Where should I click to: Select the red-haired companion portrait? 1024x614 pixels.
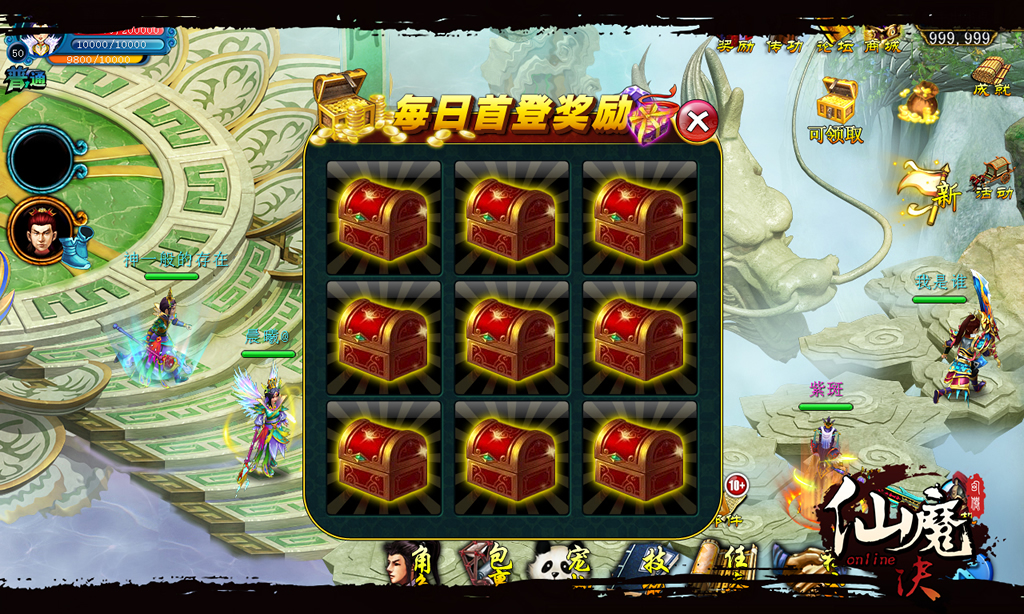tap(40, 229)
